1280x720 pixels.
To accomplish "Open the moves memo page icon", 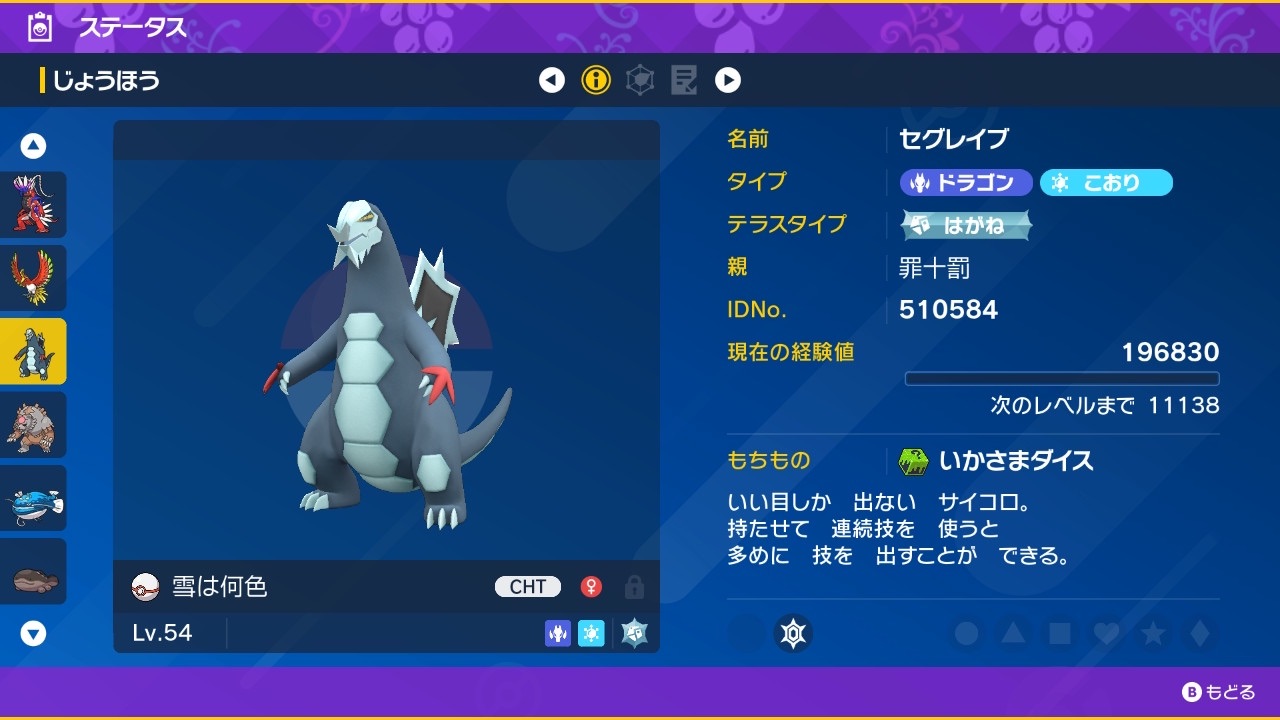I will click(x=684, y=80).
